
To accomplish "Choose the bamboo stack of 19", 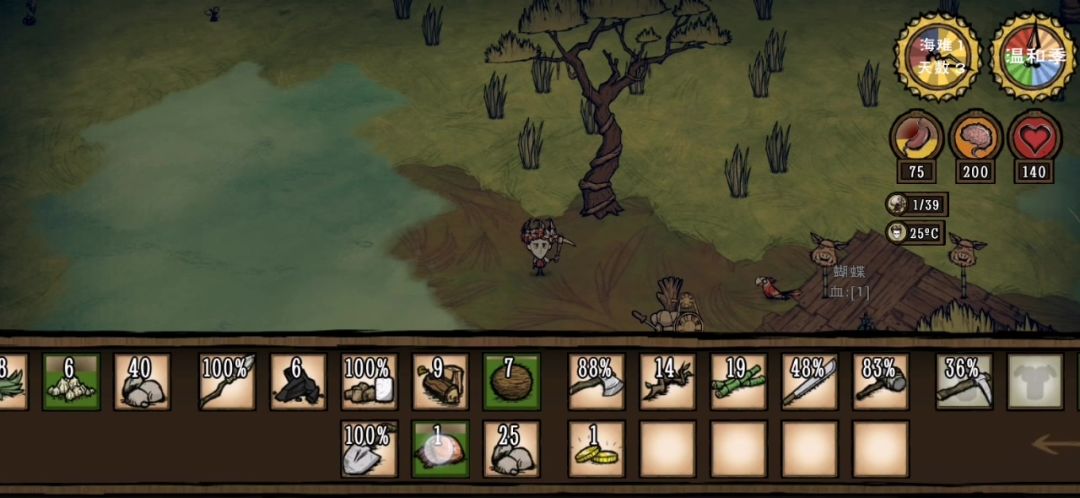I will click(x=739, y=381).
